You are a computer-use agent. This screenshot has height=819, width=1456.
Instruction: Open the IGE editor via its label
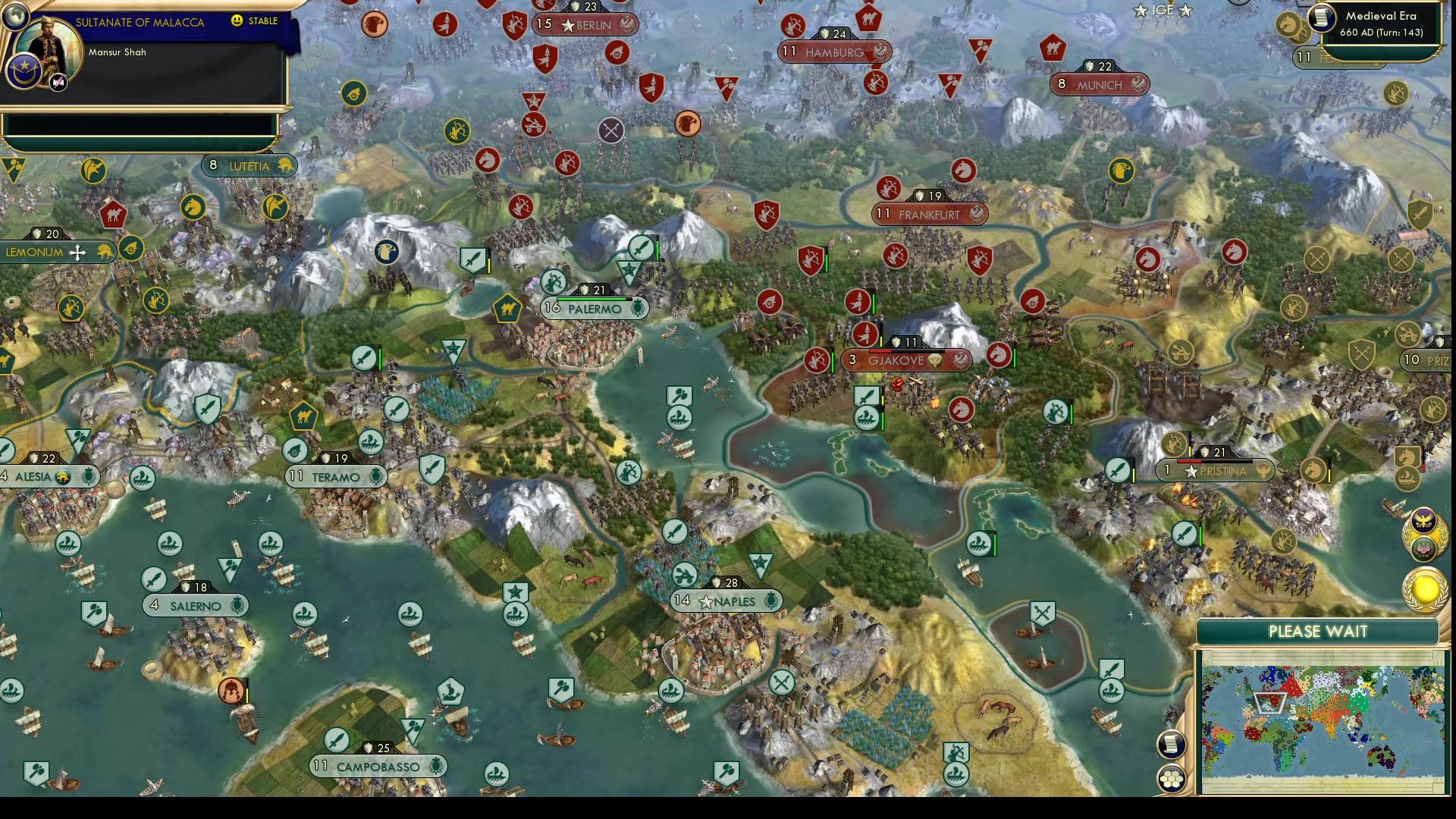coord(1163,10)
